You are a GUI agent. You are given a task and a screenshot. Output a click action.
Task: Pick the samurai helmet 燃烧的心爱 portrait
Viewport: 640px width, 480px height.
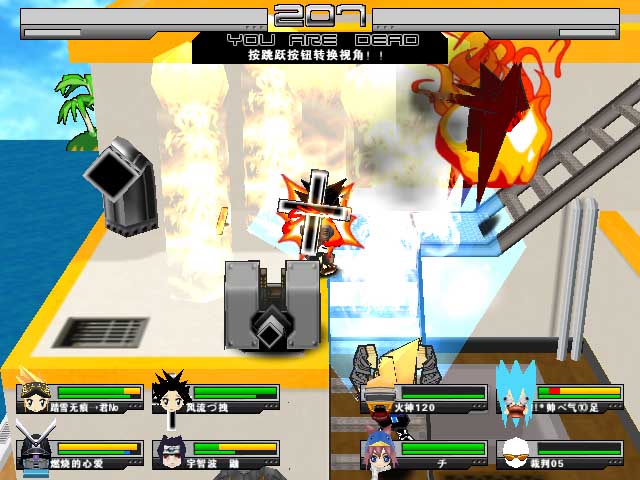[34, 453]
